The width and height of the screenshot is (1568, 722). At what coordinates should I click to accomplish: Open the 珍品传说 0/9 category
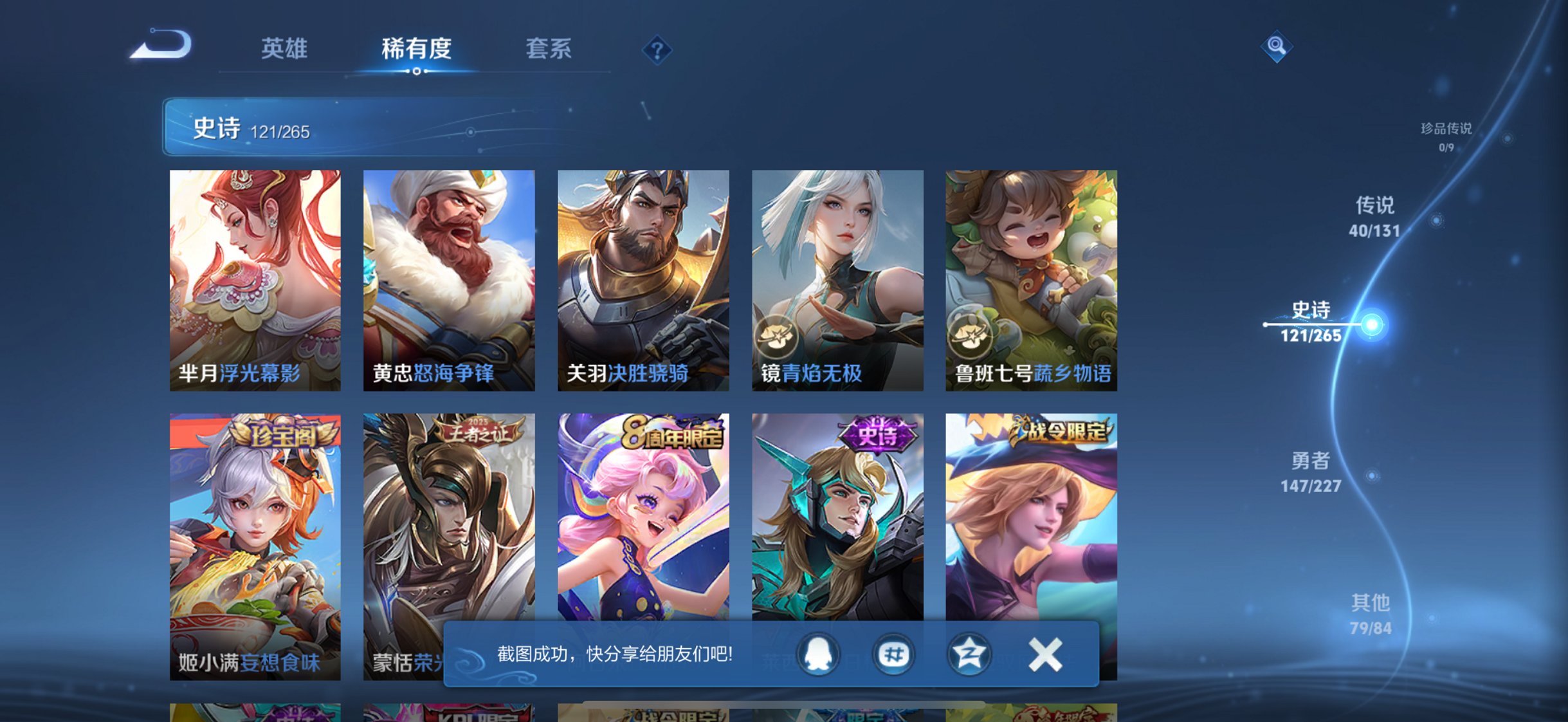point(1447,135)
